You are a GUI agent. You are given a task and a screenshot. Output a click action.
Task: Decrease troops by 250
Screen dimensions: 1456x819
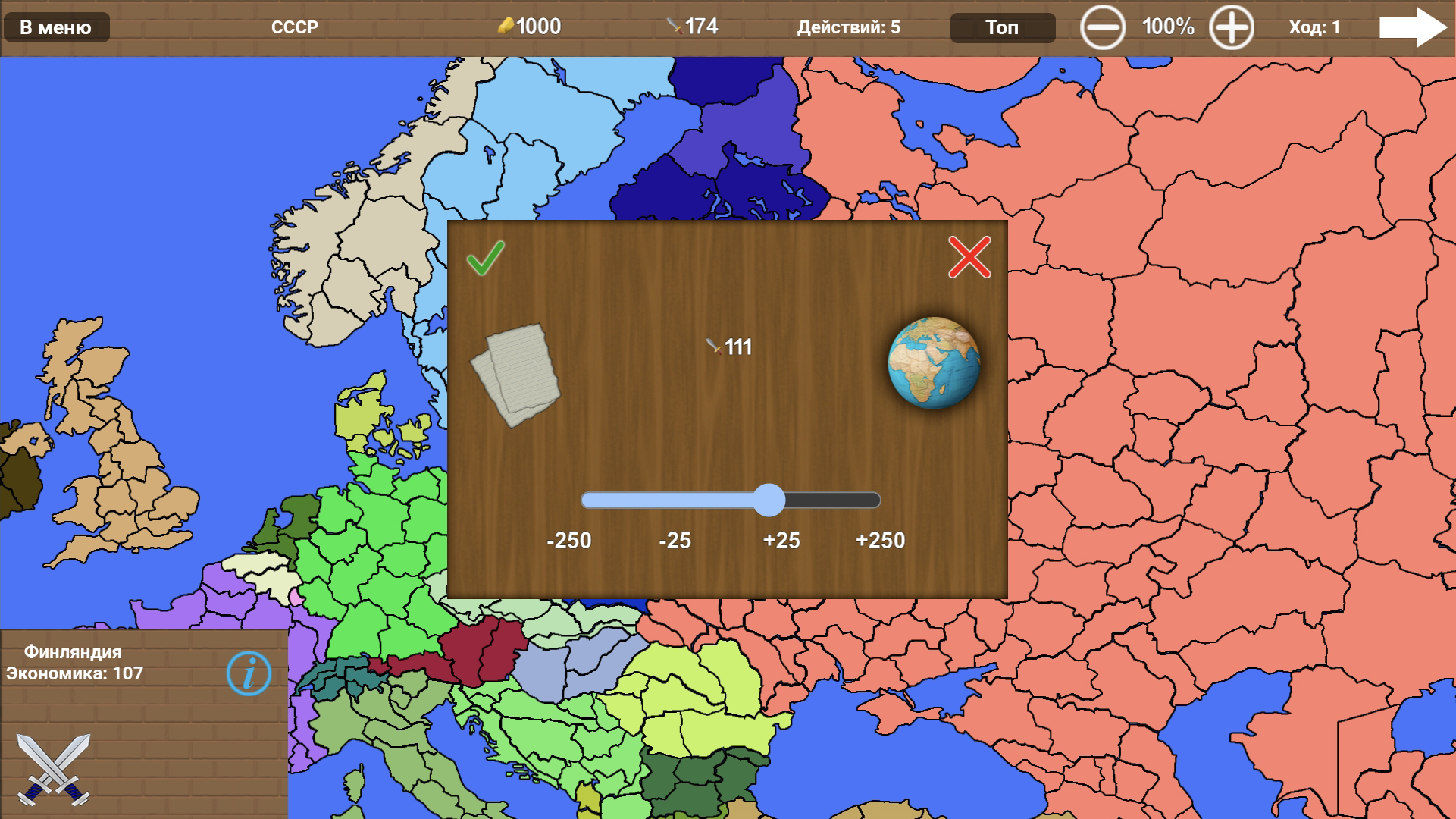571,541
